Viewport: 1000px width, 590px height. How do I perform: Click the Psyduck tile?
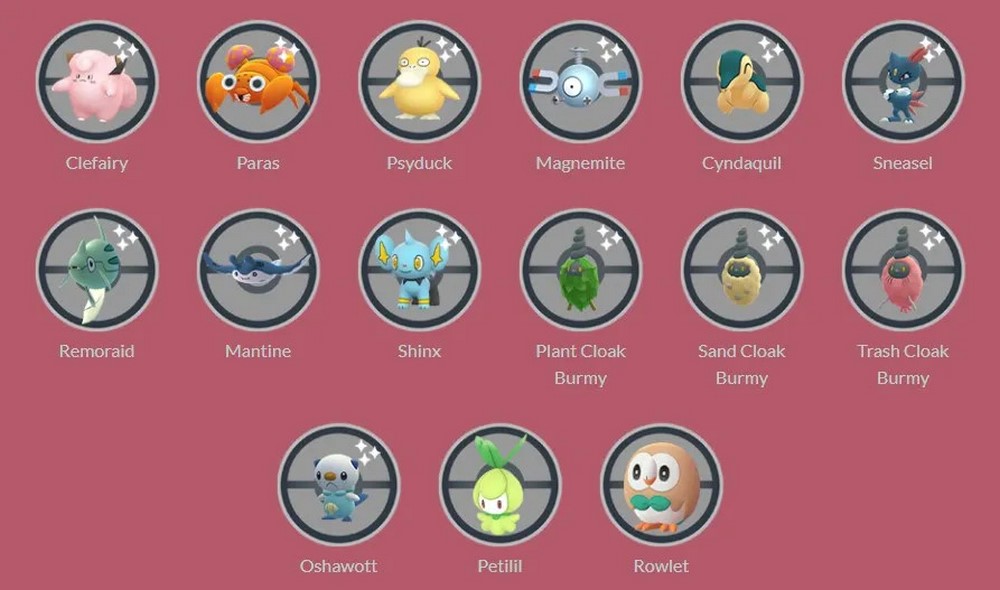[419, 82]
